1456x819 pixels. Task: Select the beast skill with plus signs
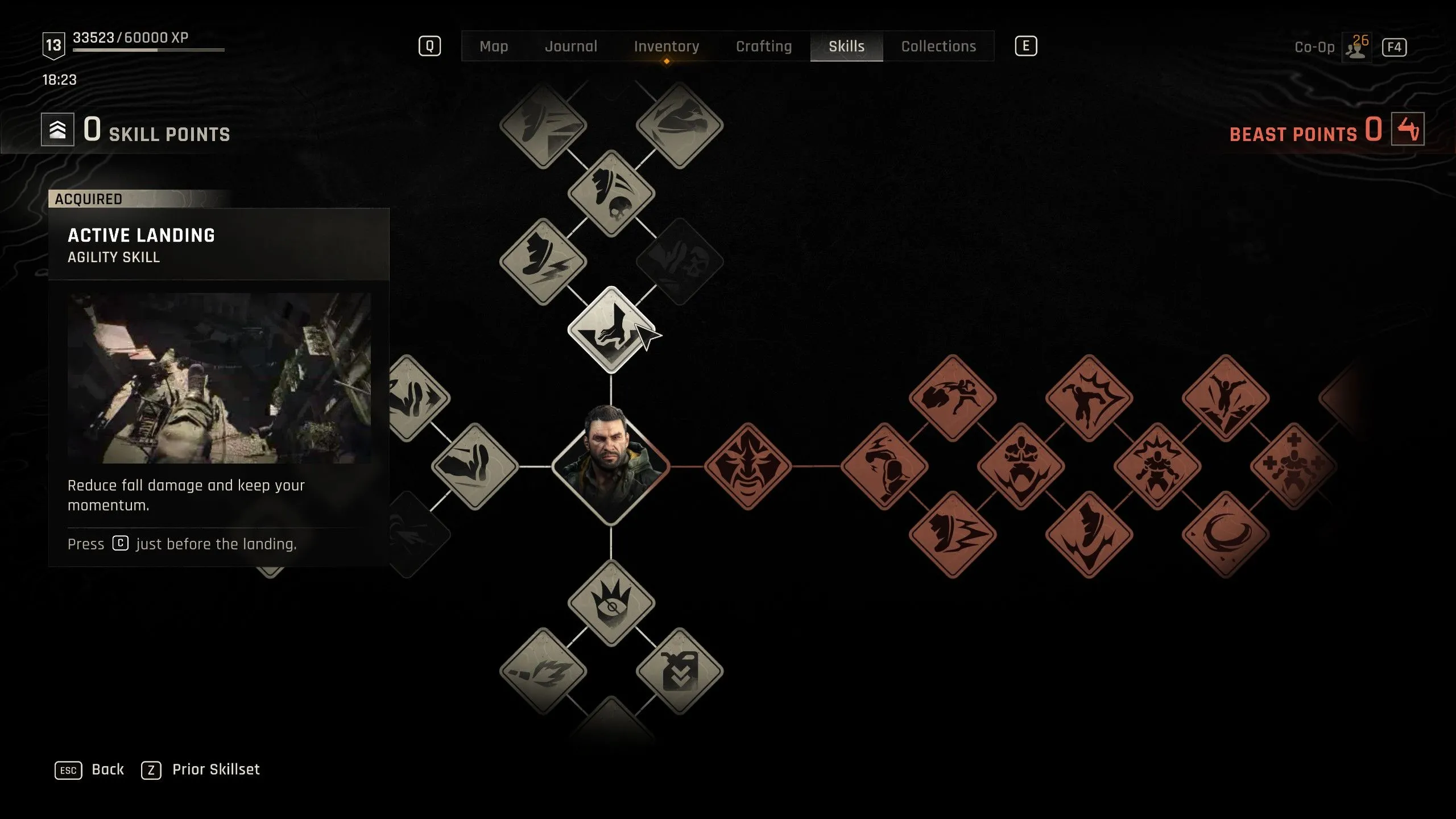point(1293,466)
